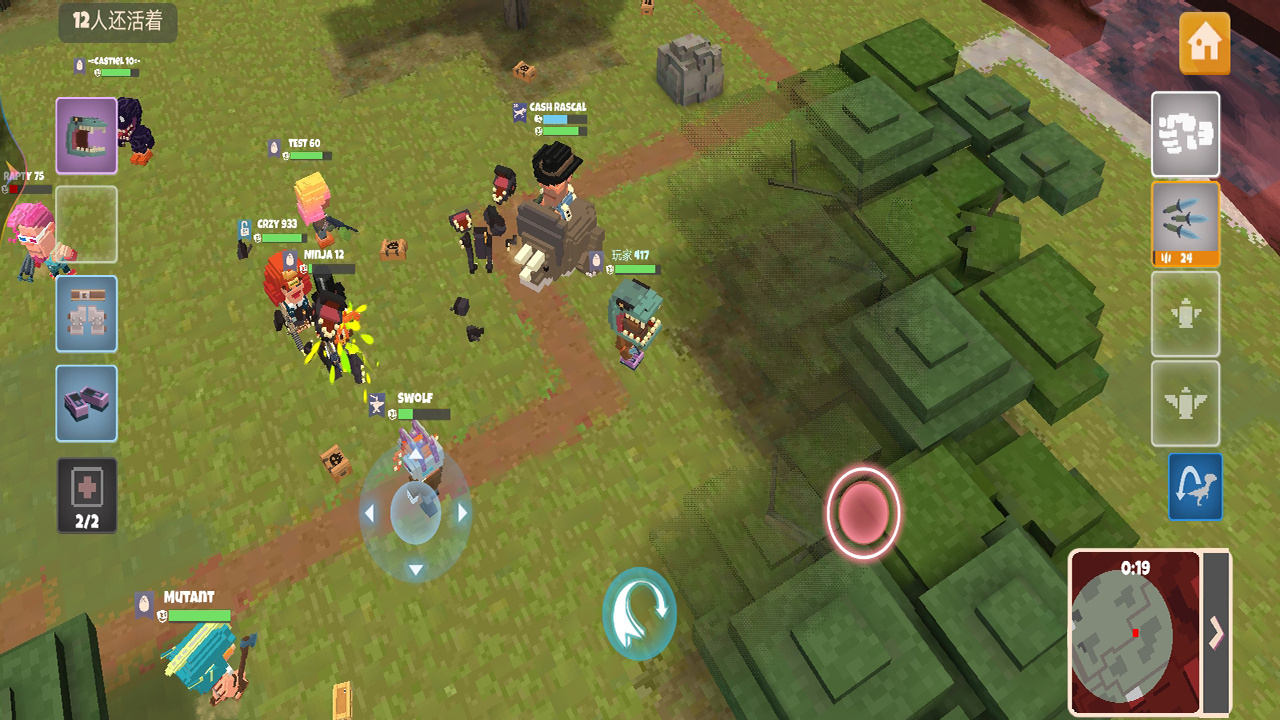Select the dino bite attack ability
This screenshot has height=720, width=1280.
(86, 134)
